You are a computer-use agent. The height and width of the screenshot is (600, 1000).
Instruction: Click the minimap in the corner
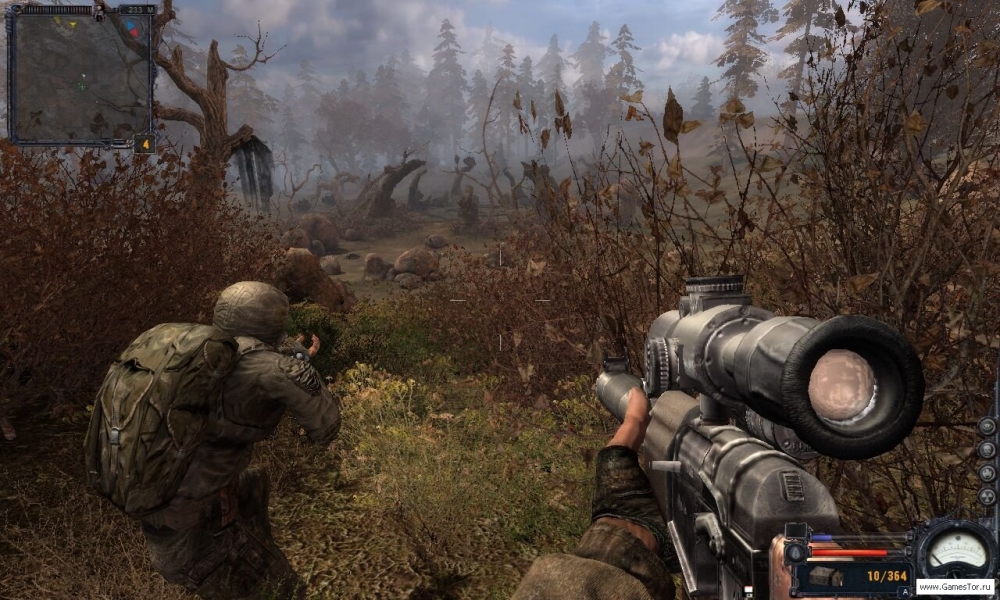pos(80,76)
